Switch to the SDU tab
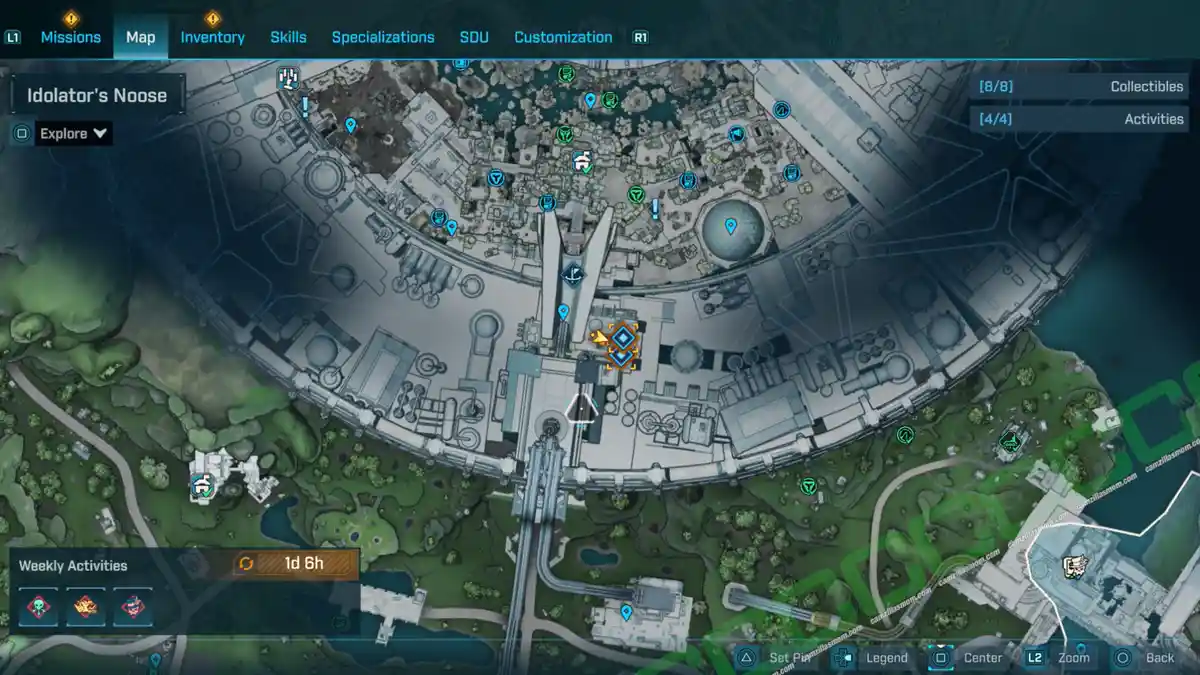This screenshot has width=1200, height=675. point(474,37)
